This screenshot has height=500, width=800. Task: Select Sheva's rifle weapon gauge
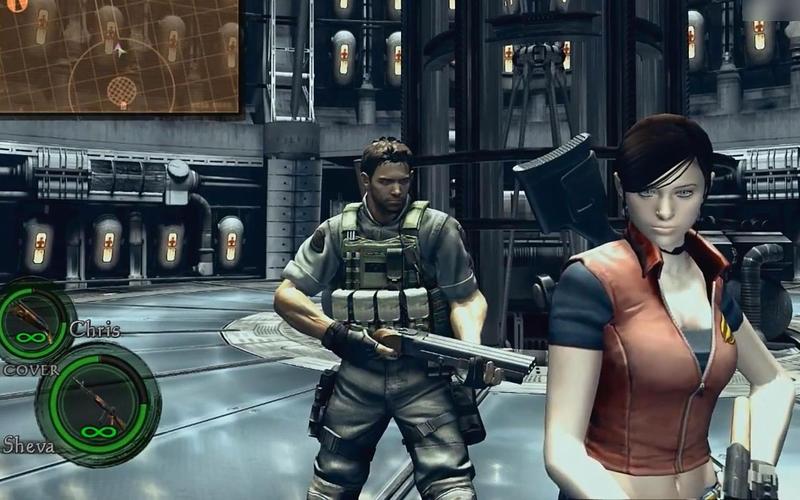[x=97, y=402]
